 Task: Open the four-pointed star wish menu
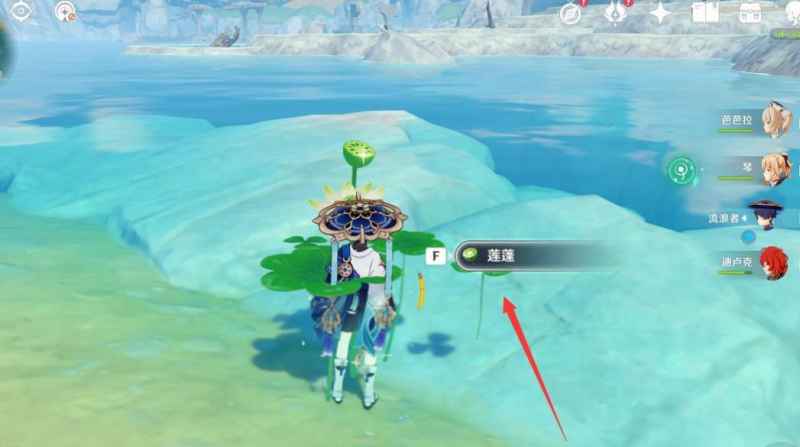coord(660,14)
